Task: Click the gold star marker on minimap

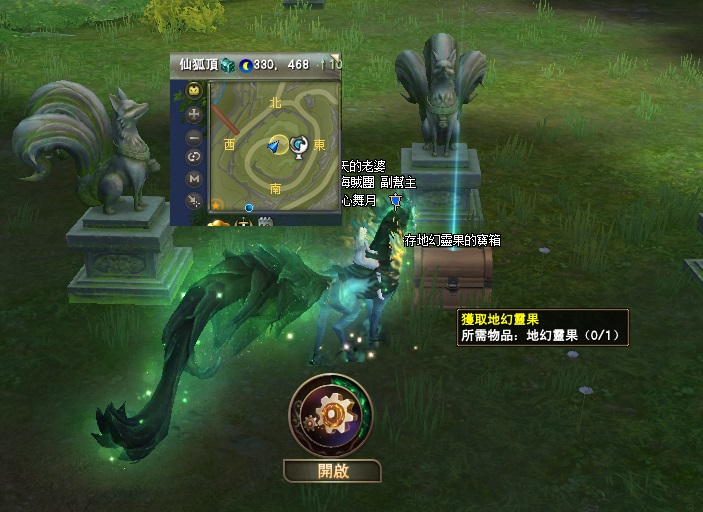Action: [216, 205]
